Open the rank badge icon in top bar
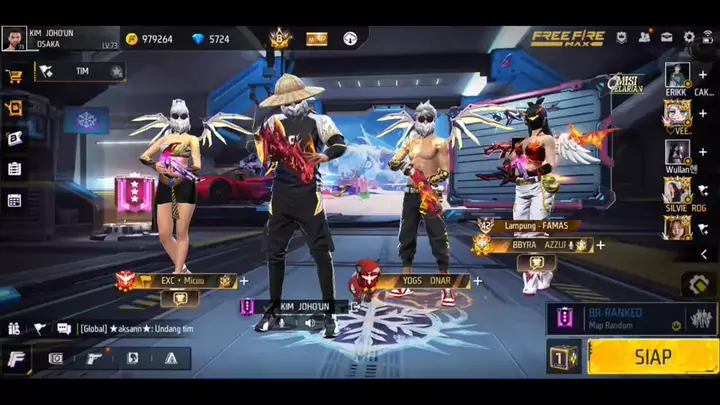The width and height of the screenshot is (720, 405). 279,39
